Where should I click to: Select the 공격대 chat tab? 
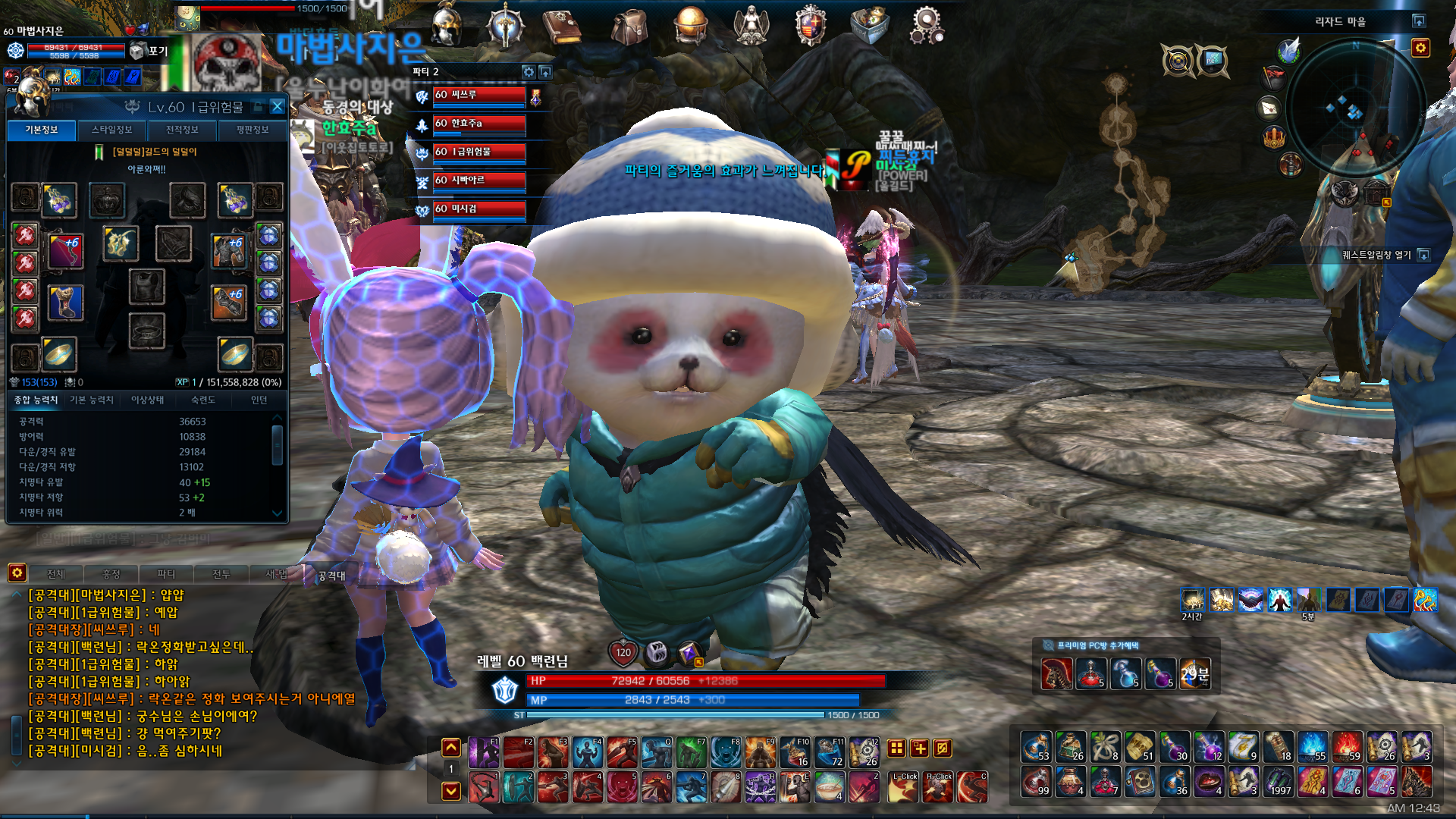point(331,576)
